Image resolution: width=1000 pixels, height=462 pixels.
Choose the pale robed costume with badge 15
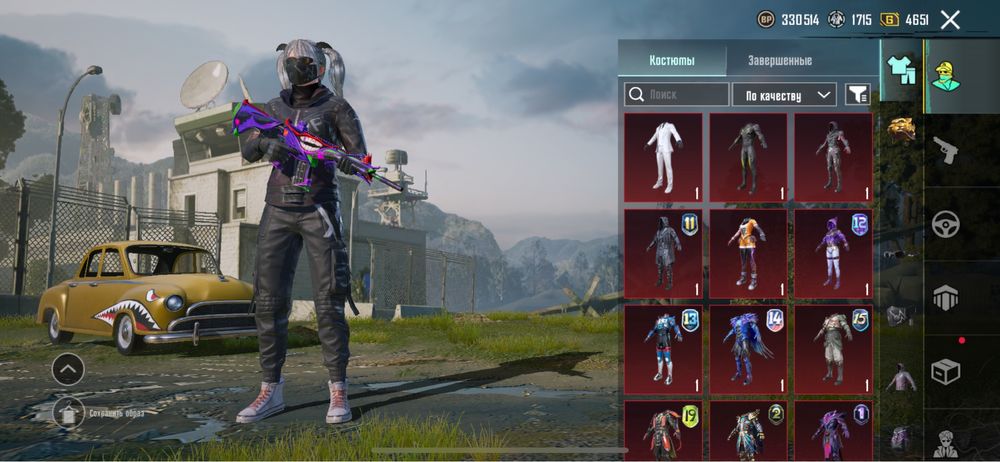pos(833,349)
